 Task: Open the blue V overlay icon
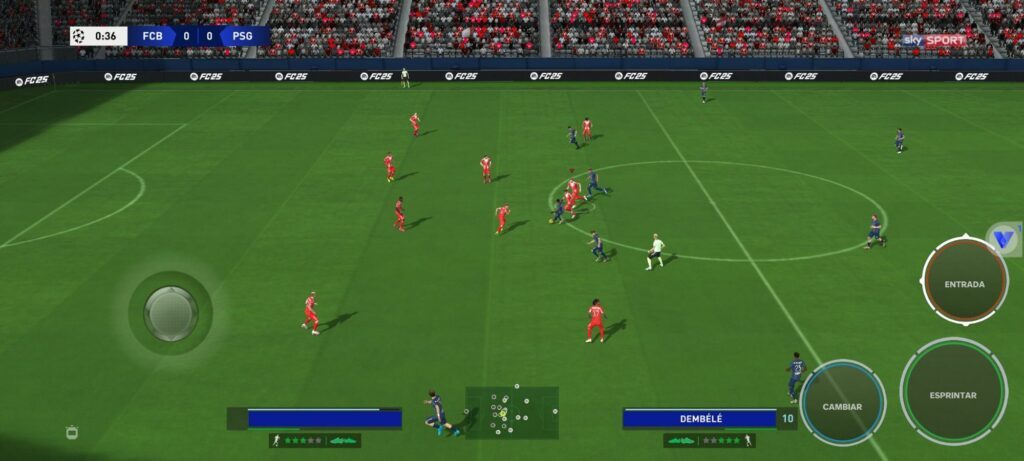(1003, 240)
